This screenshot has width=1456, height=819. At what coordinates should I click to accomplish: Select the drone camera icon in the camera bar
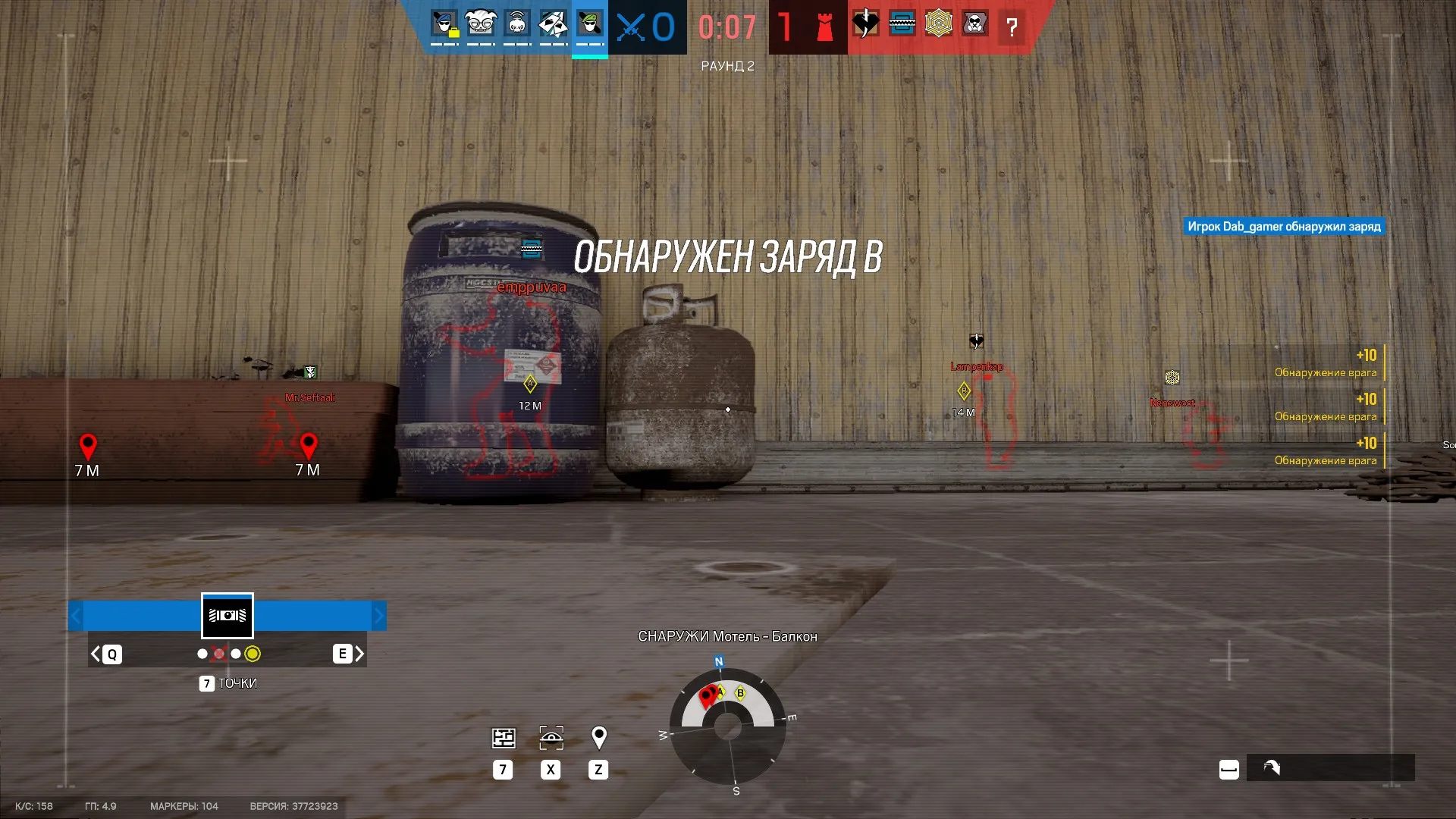[x=227, y=616]
